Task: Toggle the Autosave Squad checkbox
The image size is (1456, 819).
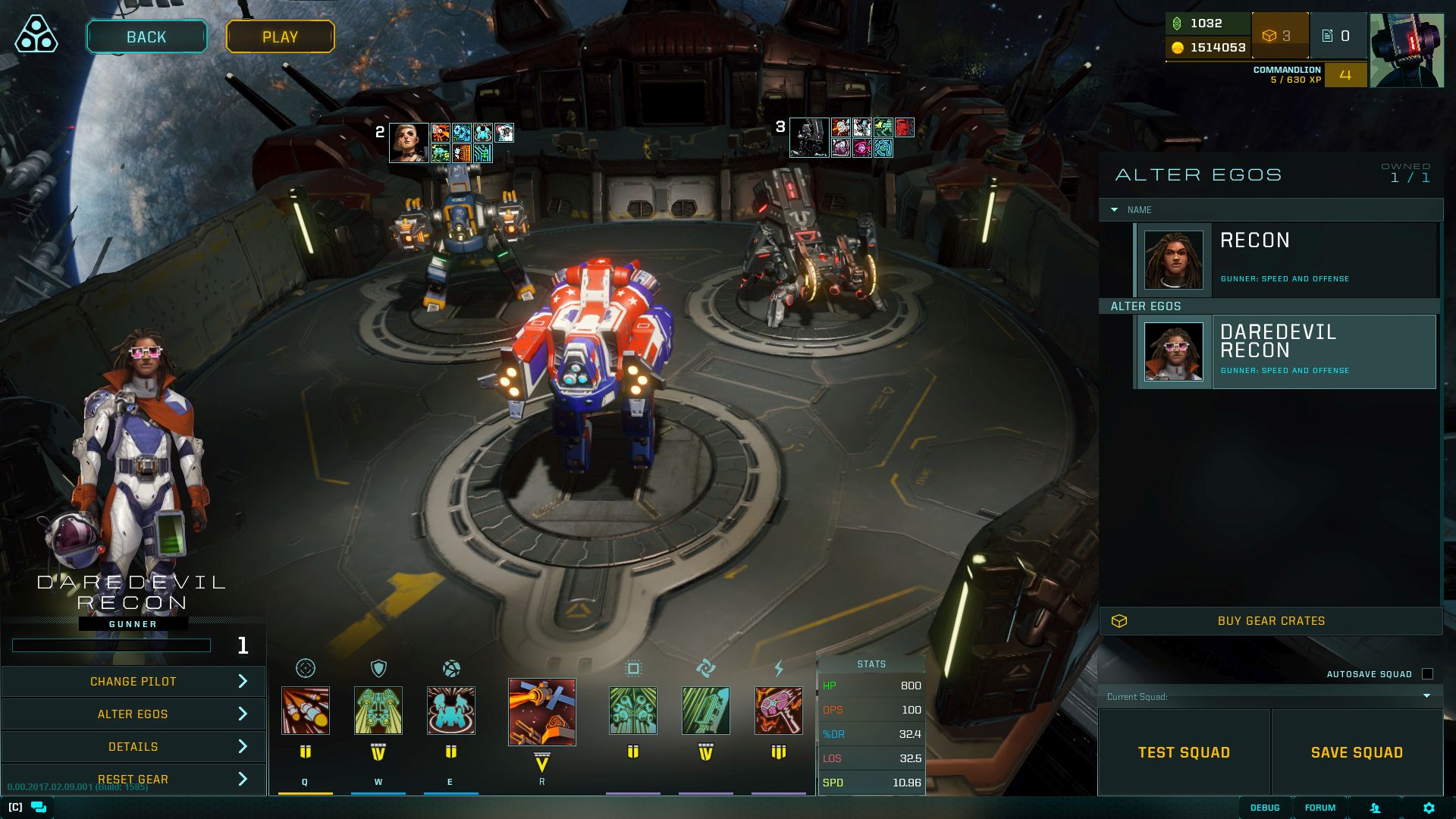Action: 1427,674
